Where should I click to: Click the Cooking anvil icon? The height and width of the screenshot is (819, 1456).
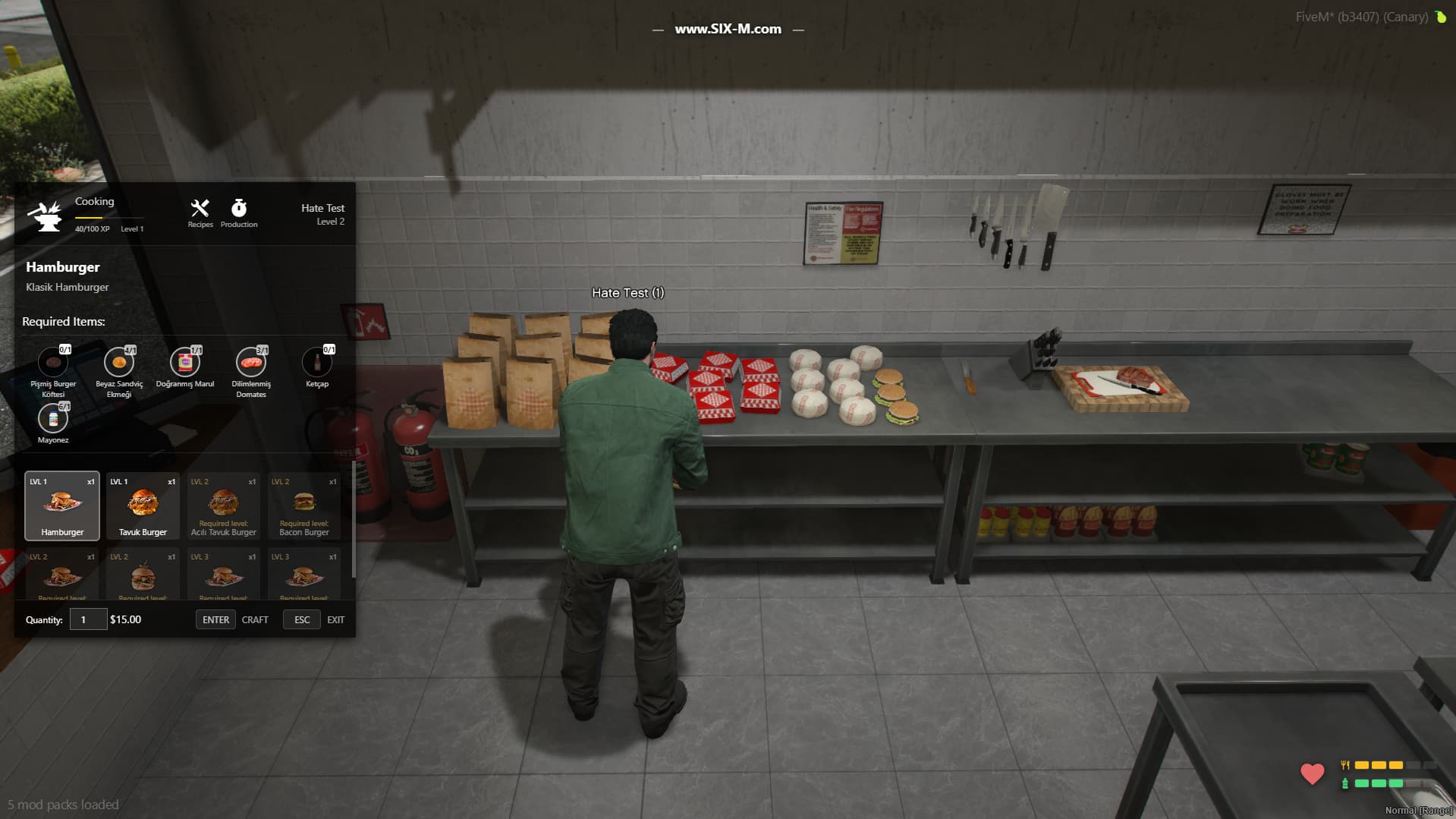[46, 215]
